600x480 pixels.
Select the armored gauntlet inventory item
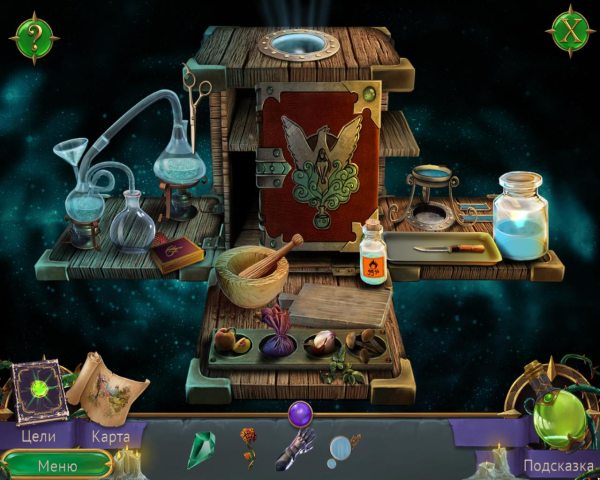click(x=298, y=449)
